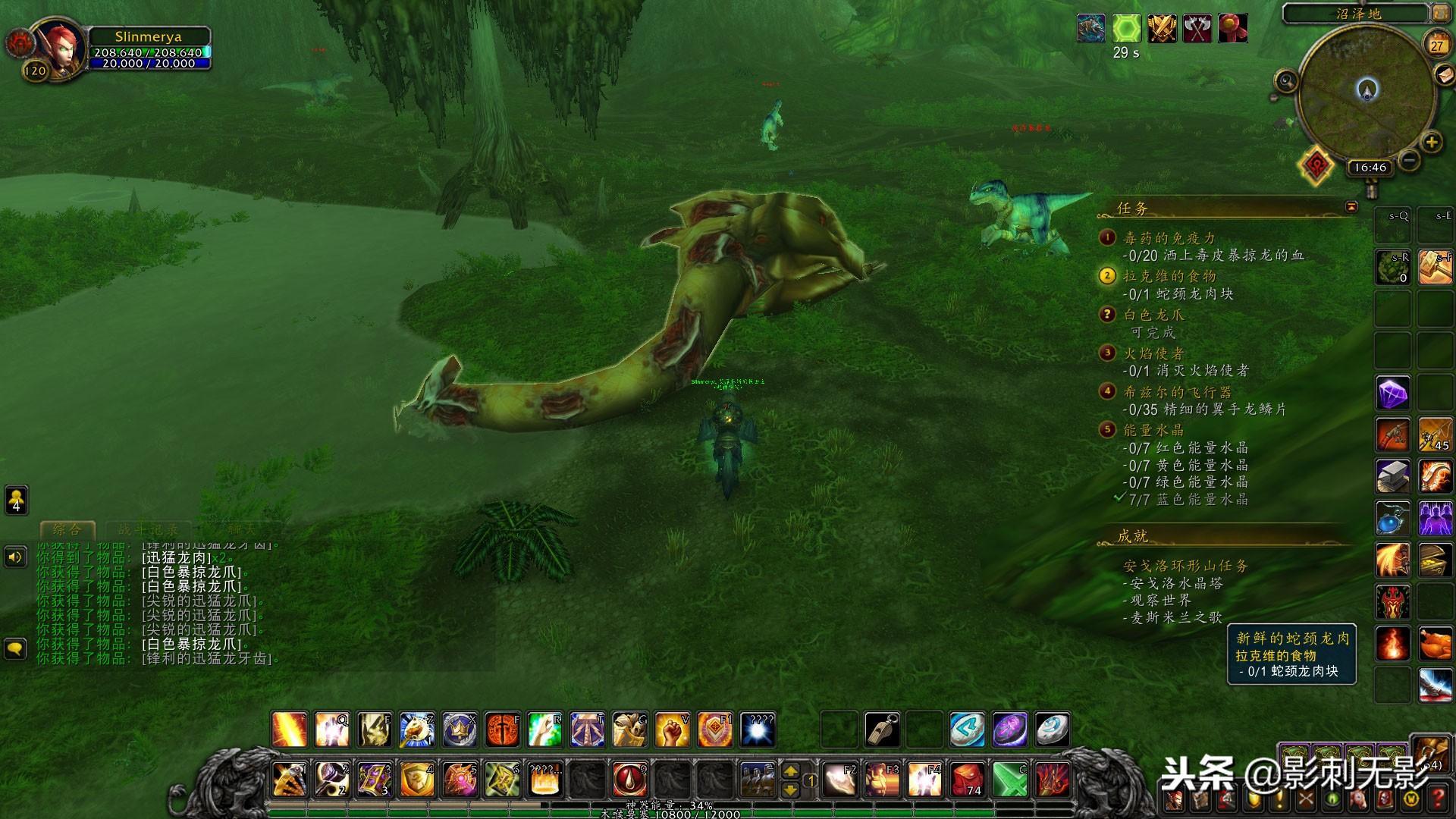Click the Slinmerya player portrait

pos(58,47)
